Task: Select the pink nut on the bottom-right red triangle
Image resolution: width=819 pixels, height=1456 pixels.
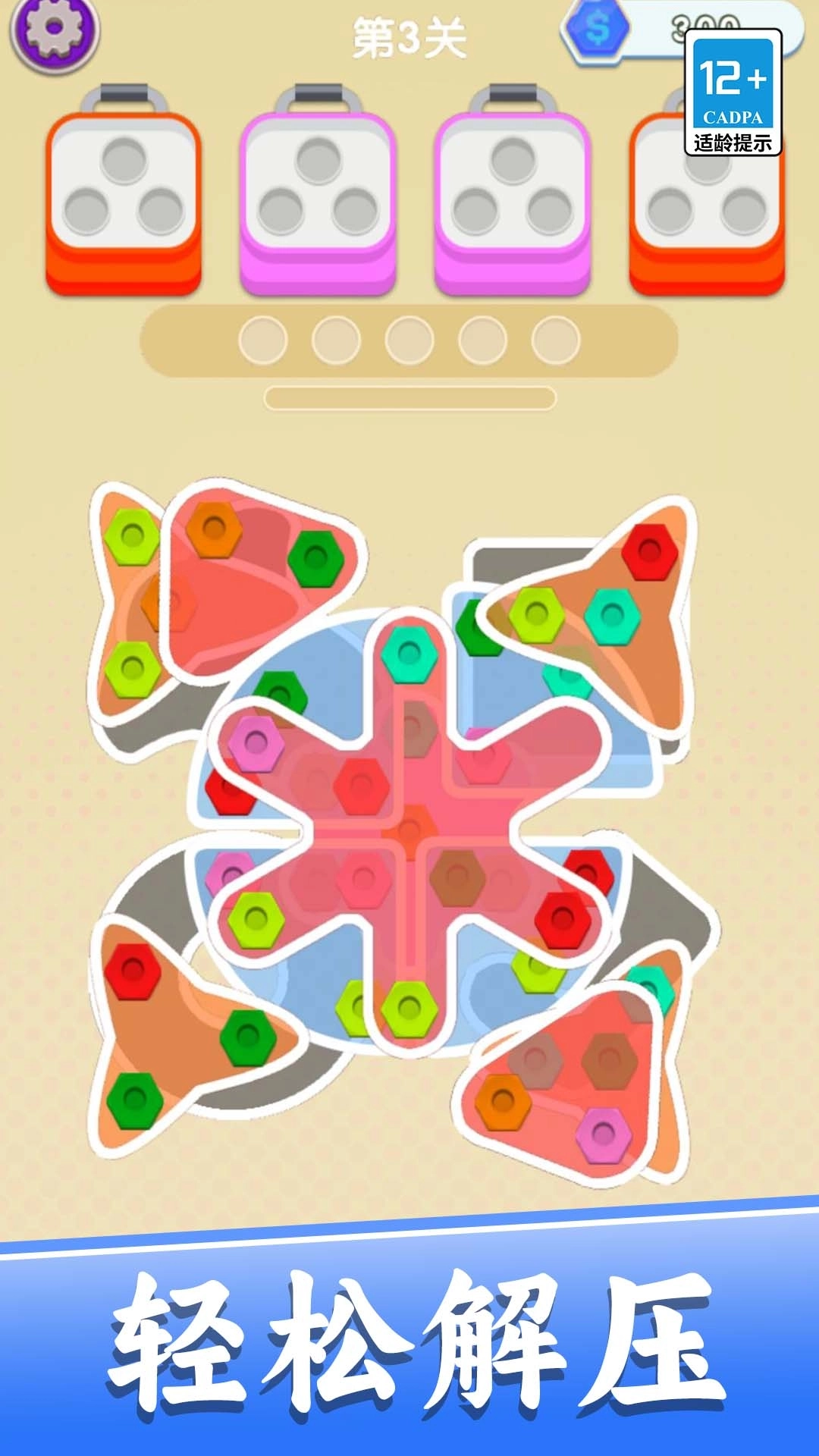Action: pyautogui.click(x=603, y=1134)
